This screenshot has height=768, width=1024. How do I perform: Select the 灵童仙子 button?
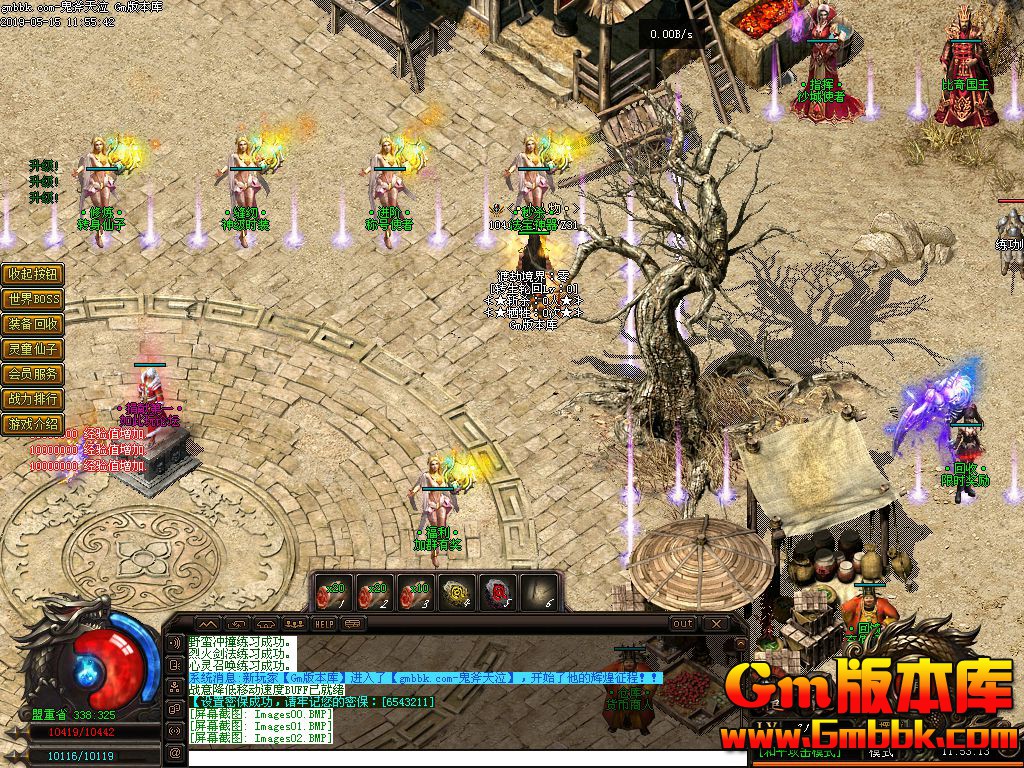click(34, 349)
